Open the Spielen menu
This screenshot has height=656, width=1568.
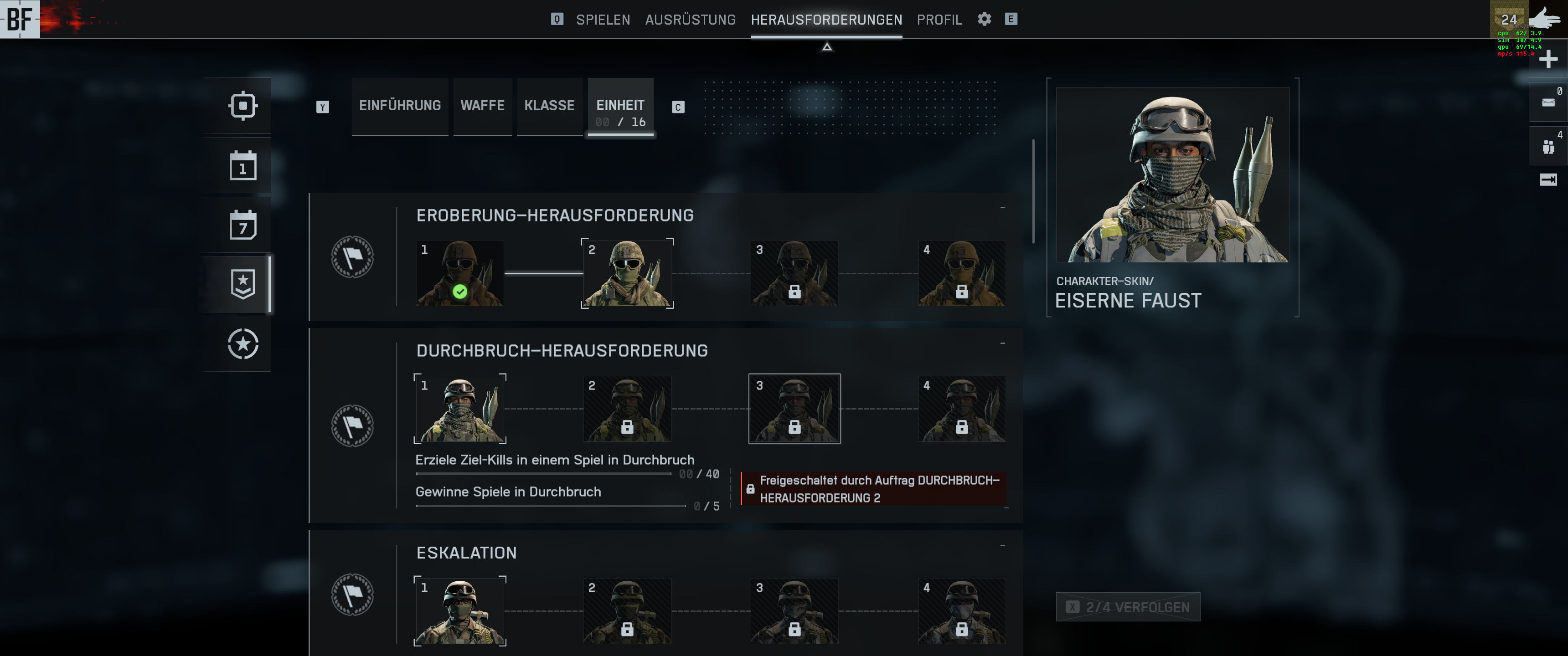click(x=603, y=20)
